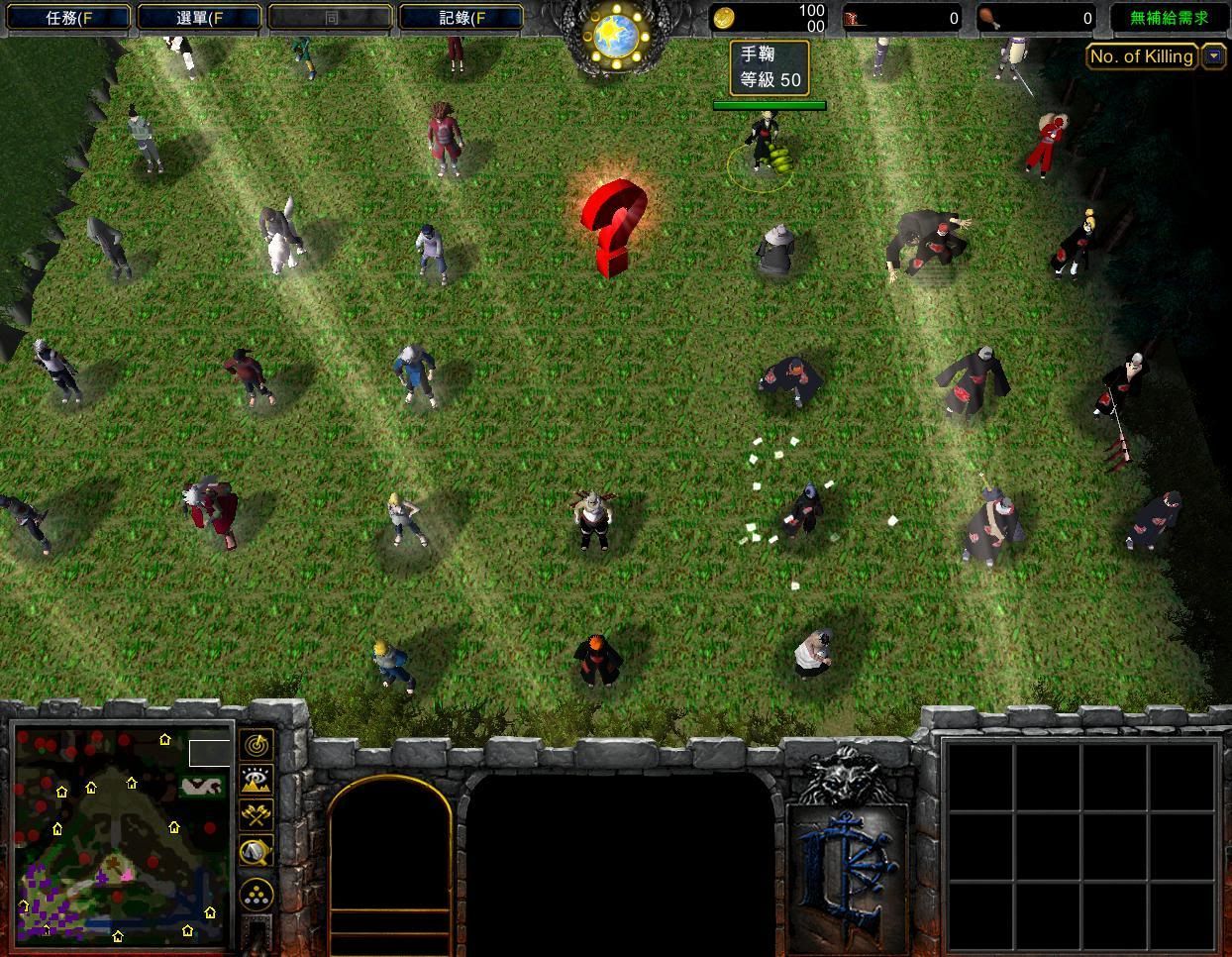Open the 選單 main menu button
The width and height of the screenshot is (1232, 957).
coord(198,18)
